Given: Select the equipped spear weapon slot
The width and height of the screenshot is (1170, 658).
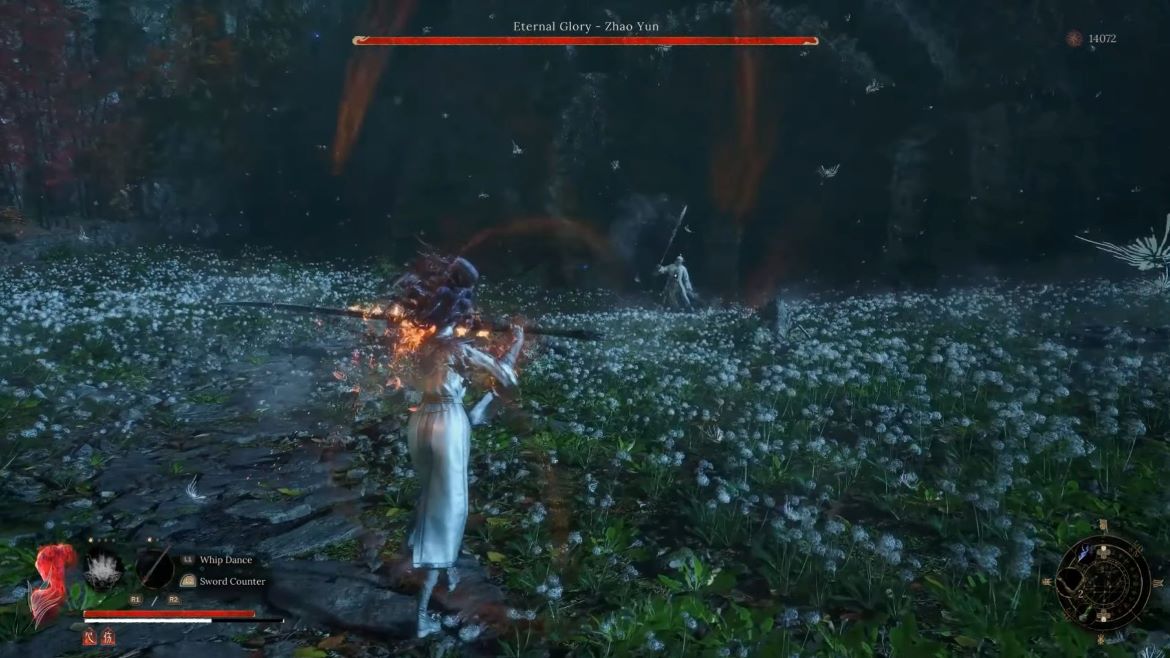Looking at the screenshot, I should click(x=154, y=568).
